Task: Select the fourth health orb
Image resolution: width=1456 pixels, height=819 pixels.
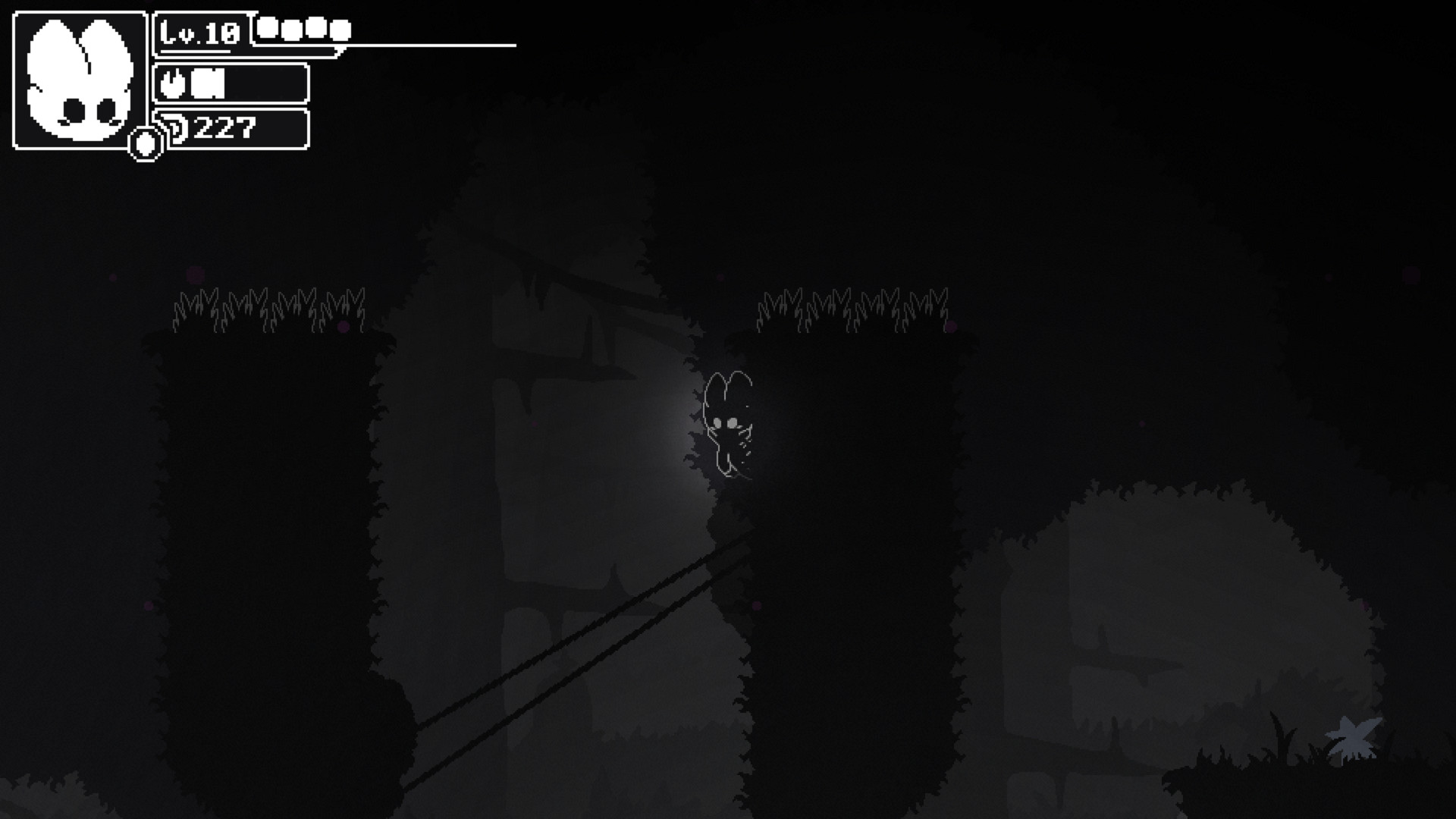Action: tap(340, 29)
